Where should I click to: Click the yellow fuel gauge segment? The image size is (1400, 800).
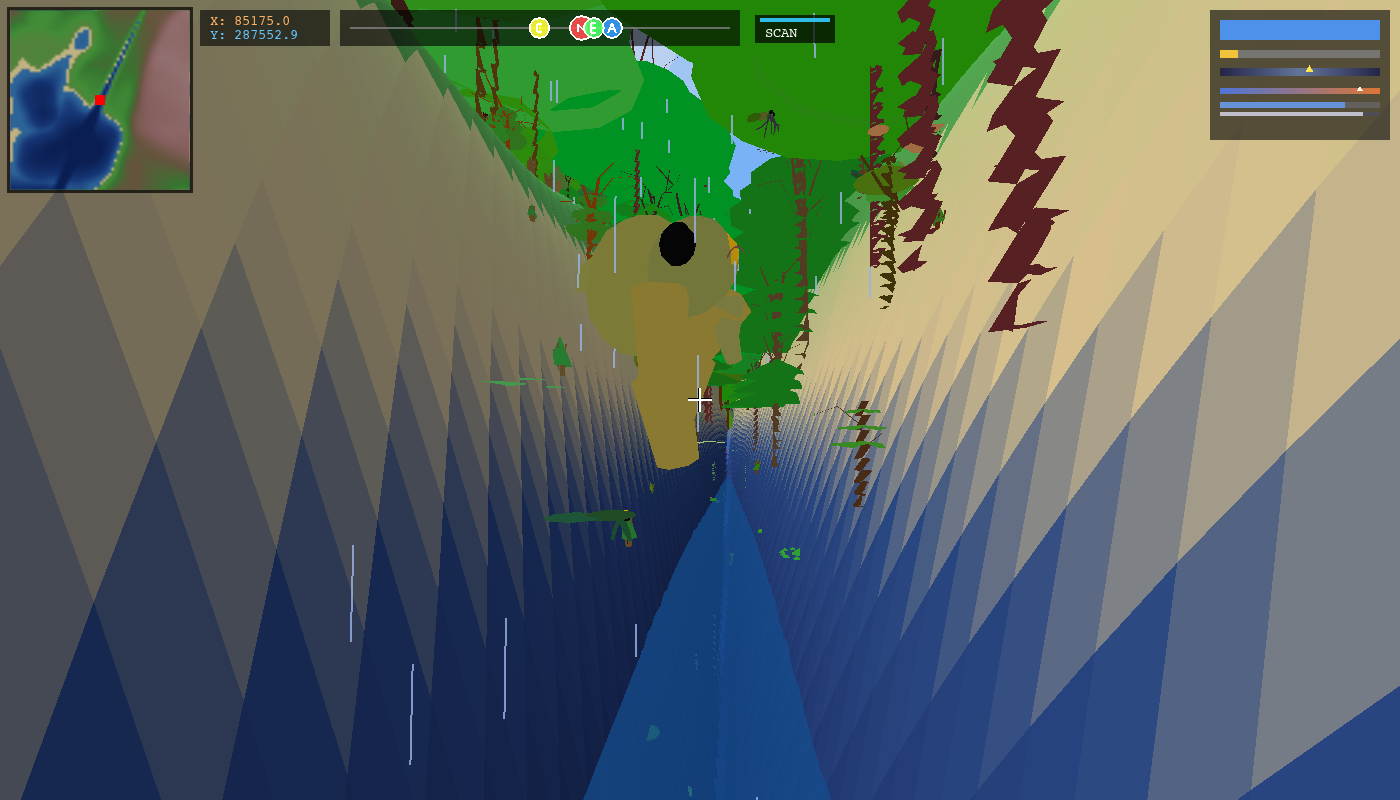[1229, 54]
